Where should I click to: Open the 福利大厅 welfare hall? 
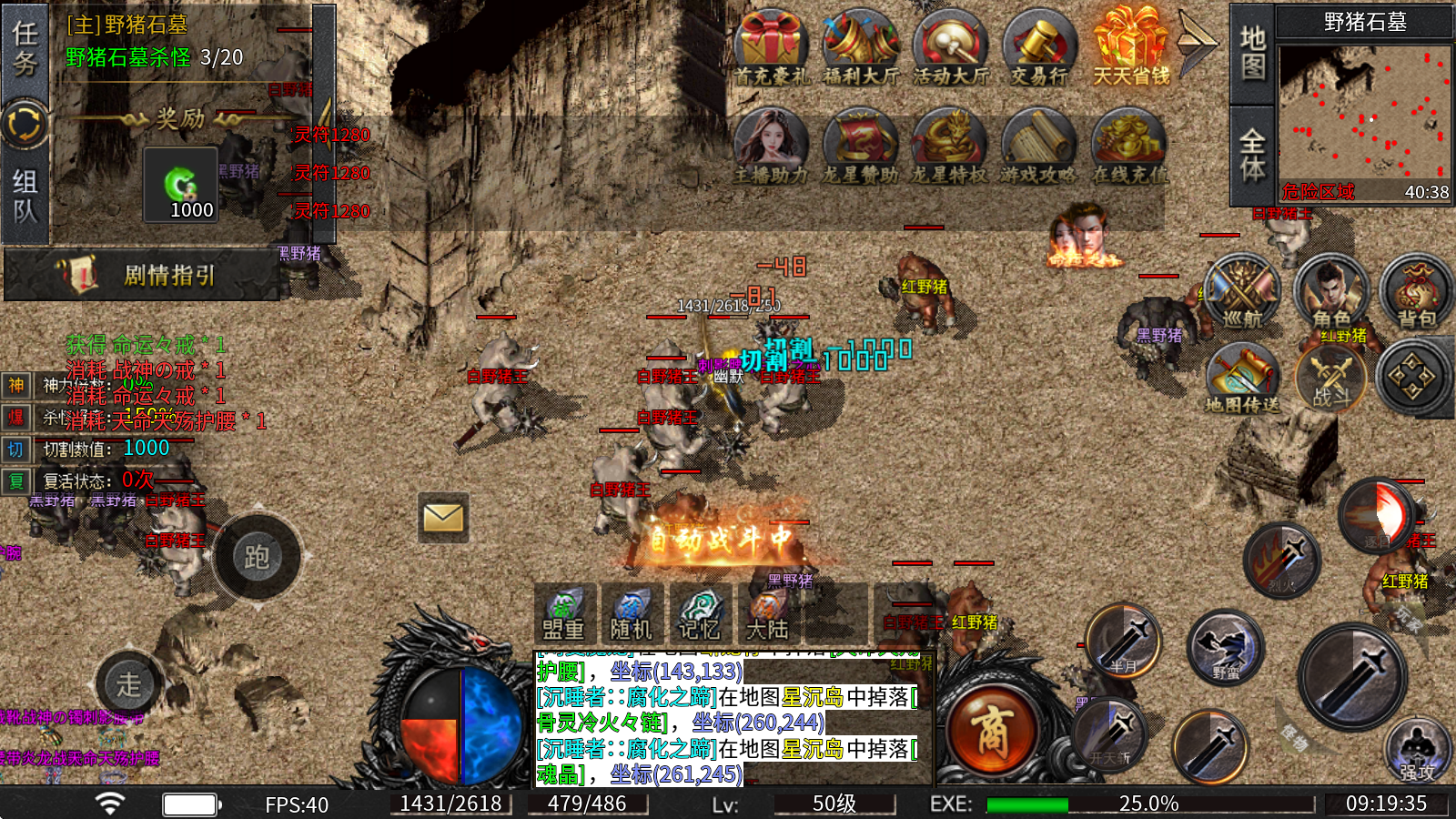click(x=860, y=48)
